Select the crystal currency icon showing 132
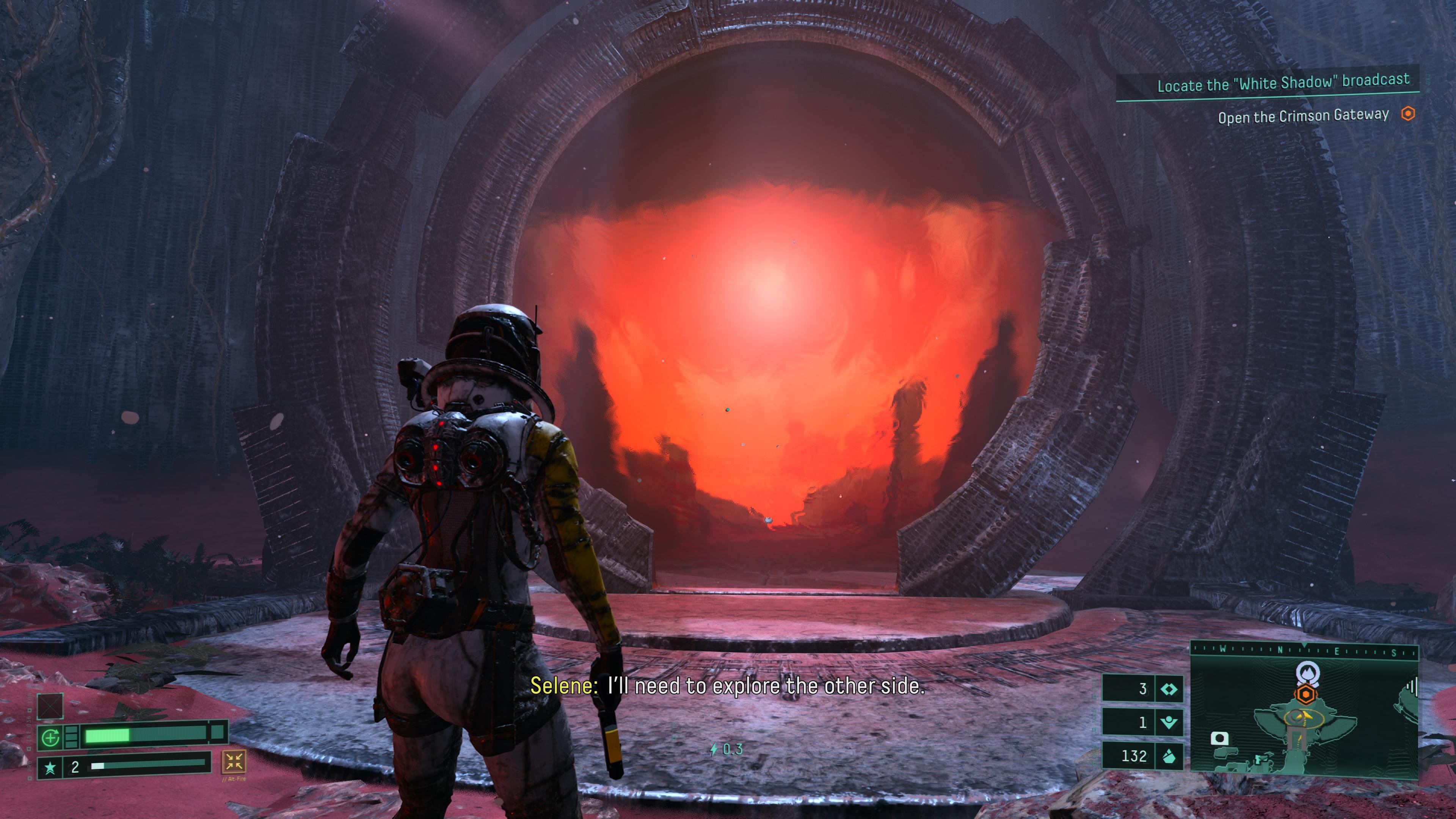The height and width of the screenshot is (819, 1456). (x=1168, y=756)
